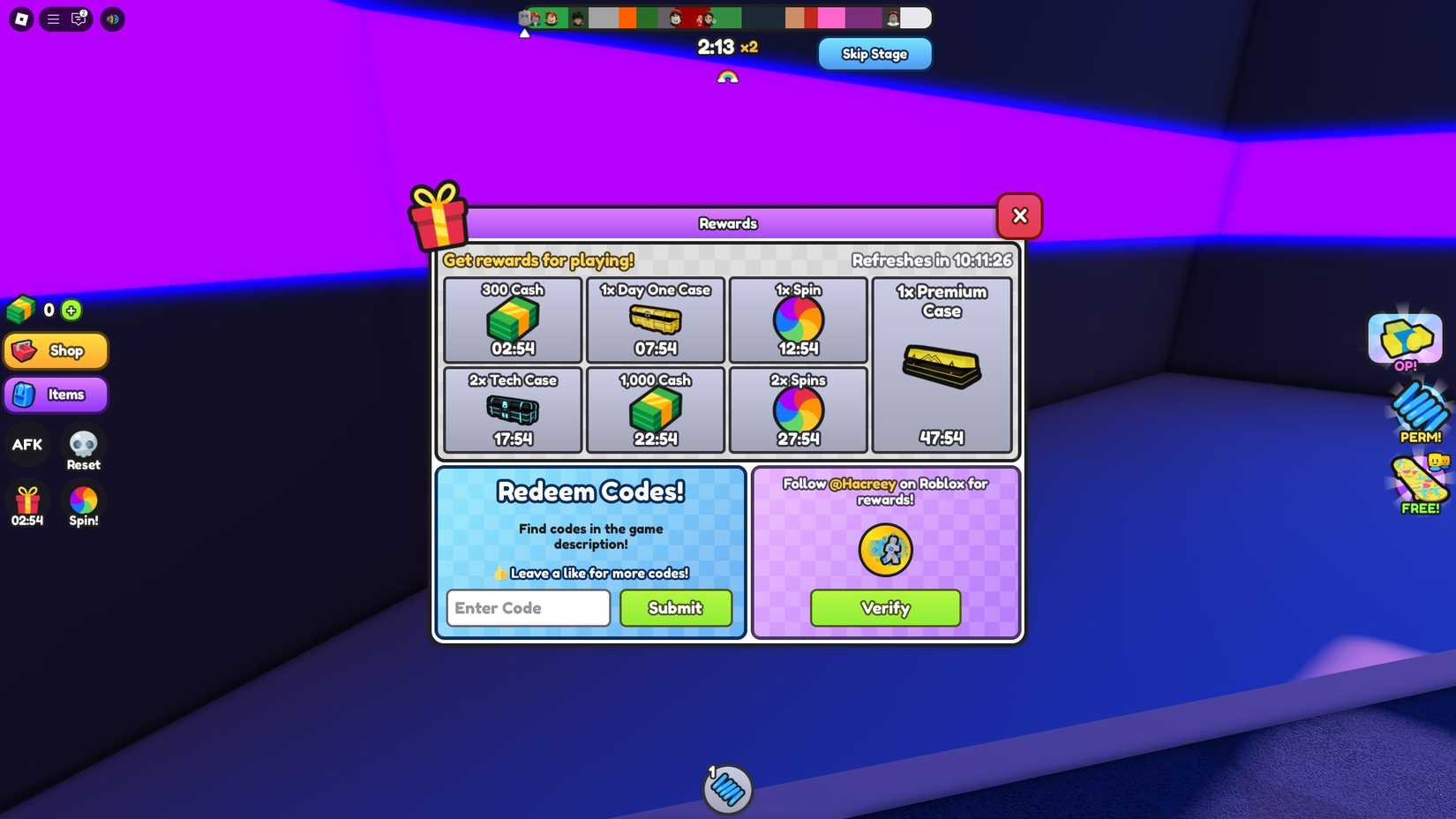Open the chat bubble with notification badge

click(78, 19)
